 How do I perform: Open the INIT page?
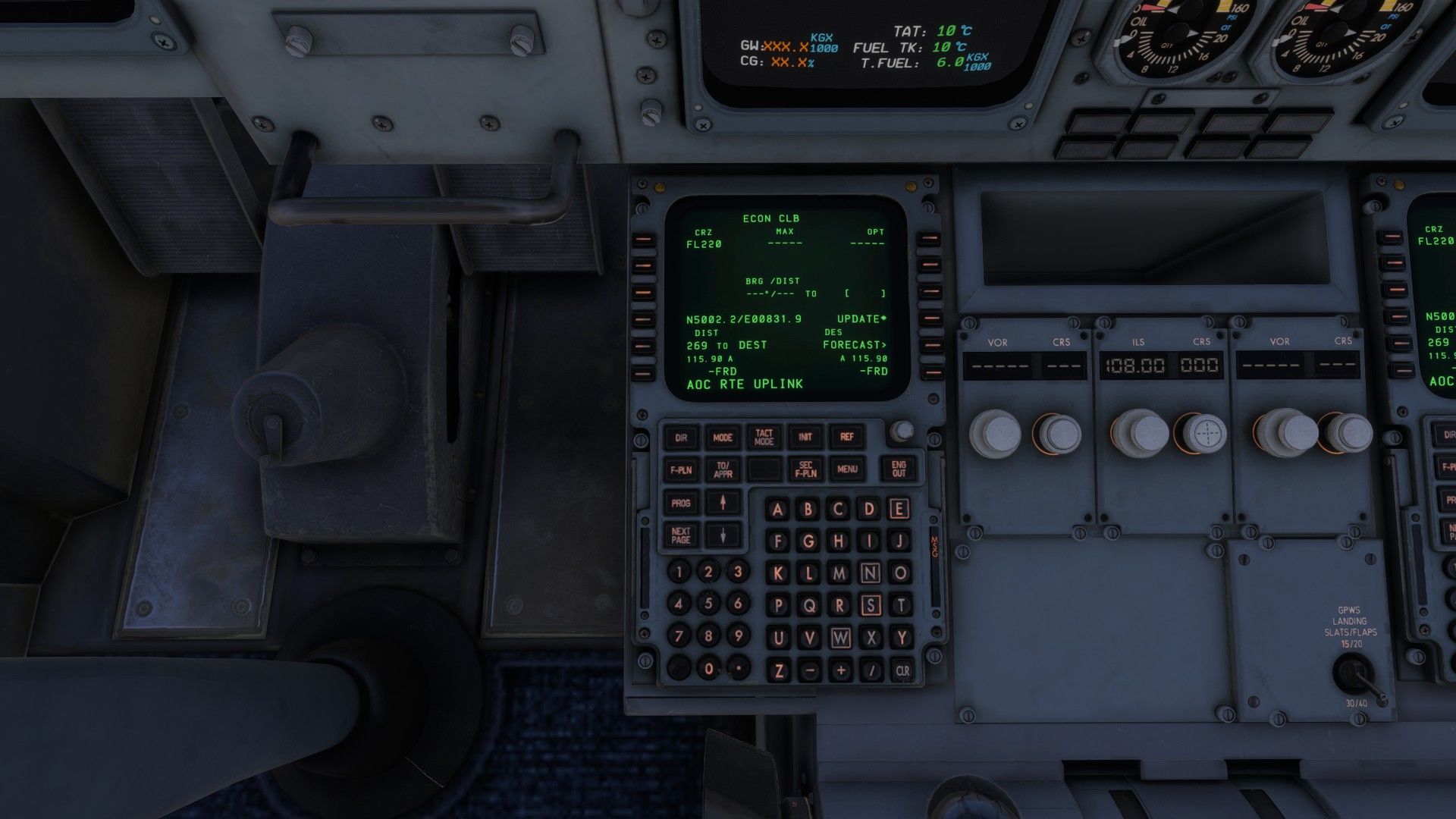pos(805,437)
